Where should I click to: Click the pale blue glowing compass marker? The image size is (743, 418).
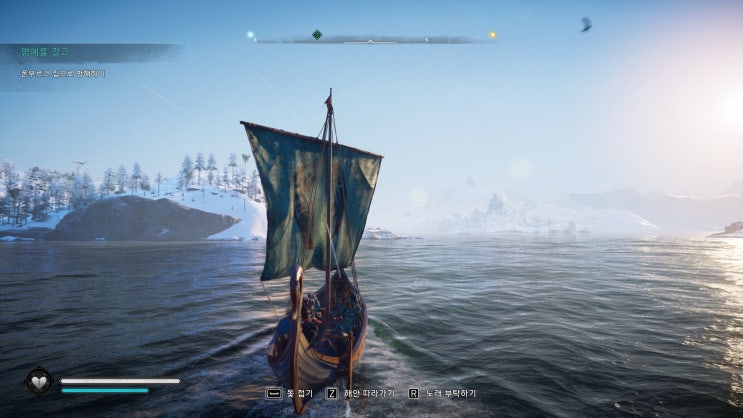(251, 36)
